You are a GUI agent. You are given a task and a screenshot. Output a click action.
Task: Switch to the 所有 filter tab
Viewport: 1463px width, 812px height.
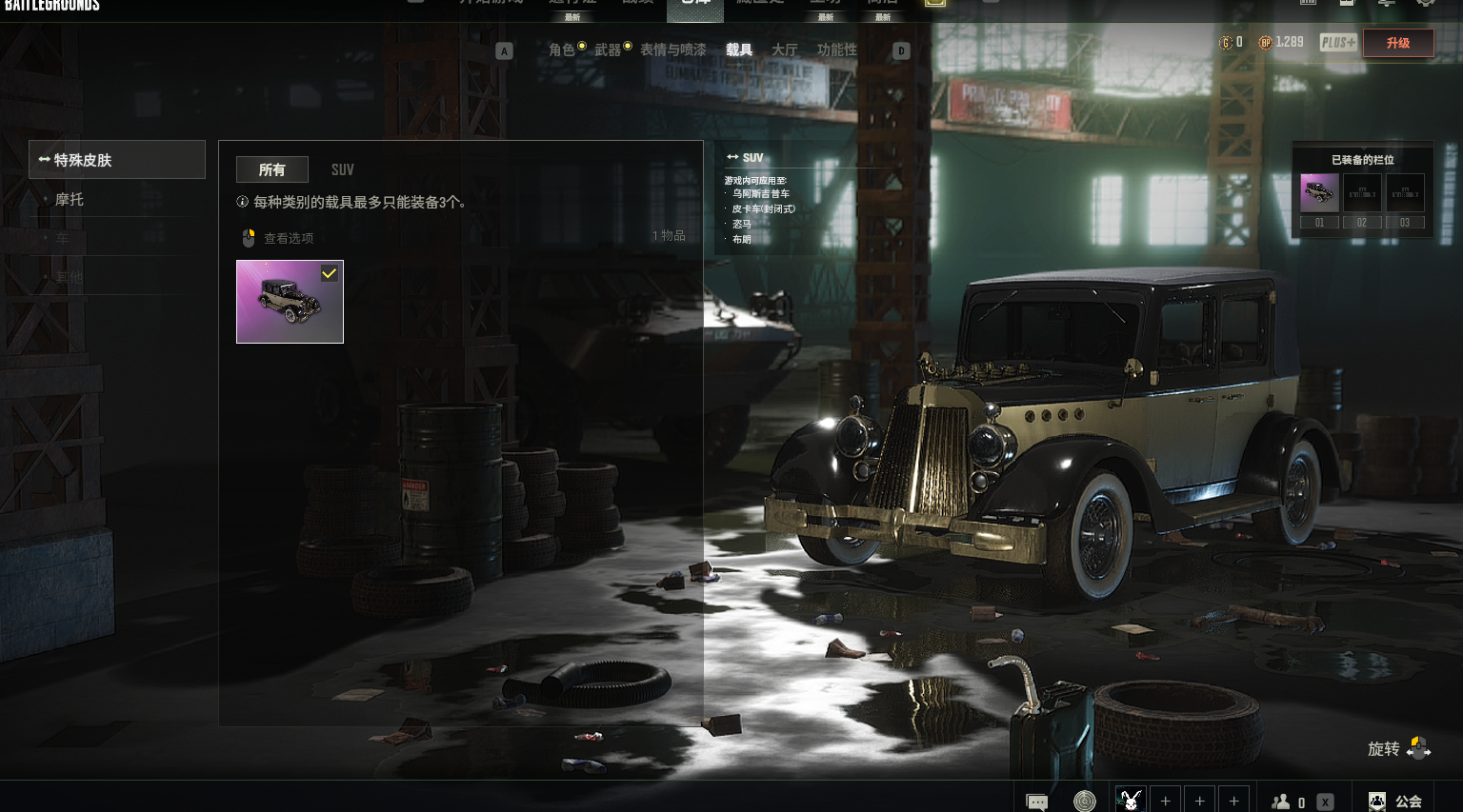click(x=271, y=169)
